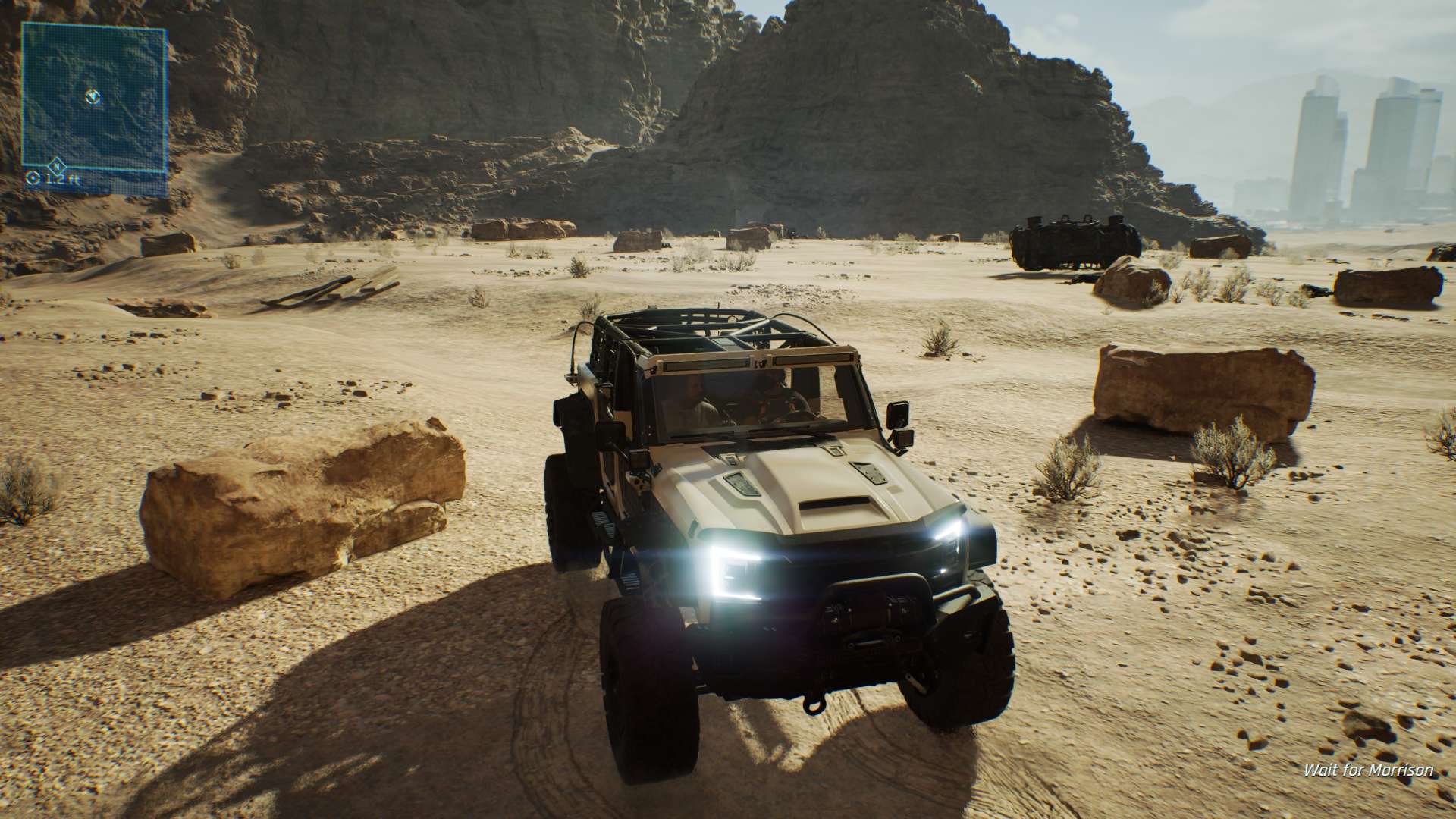Open the blue grid minimap
The height and width of the screenshot is (819, 1456).
coord(94,99)
